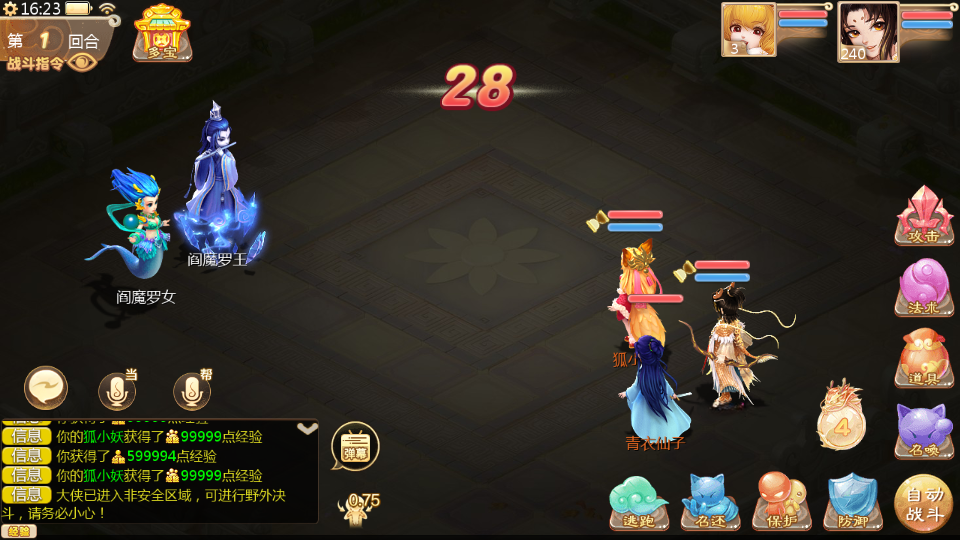Select the blonde pet portrait level 3
The width and height of the screenshot is (960, 540).
click(748, 29)
